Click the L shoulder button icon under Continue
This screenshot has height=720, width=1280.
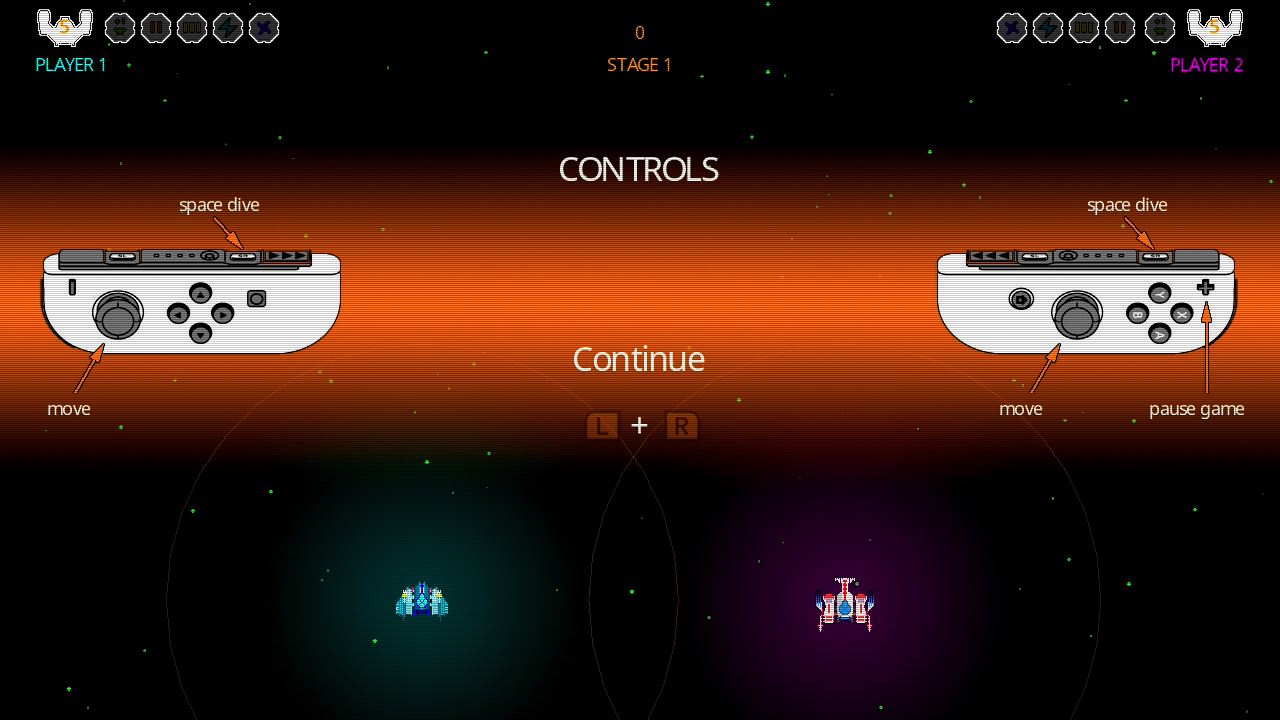602,425
